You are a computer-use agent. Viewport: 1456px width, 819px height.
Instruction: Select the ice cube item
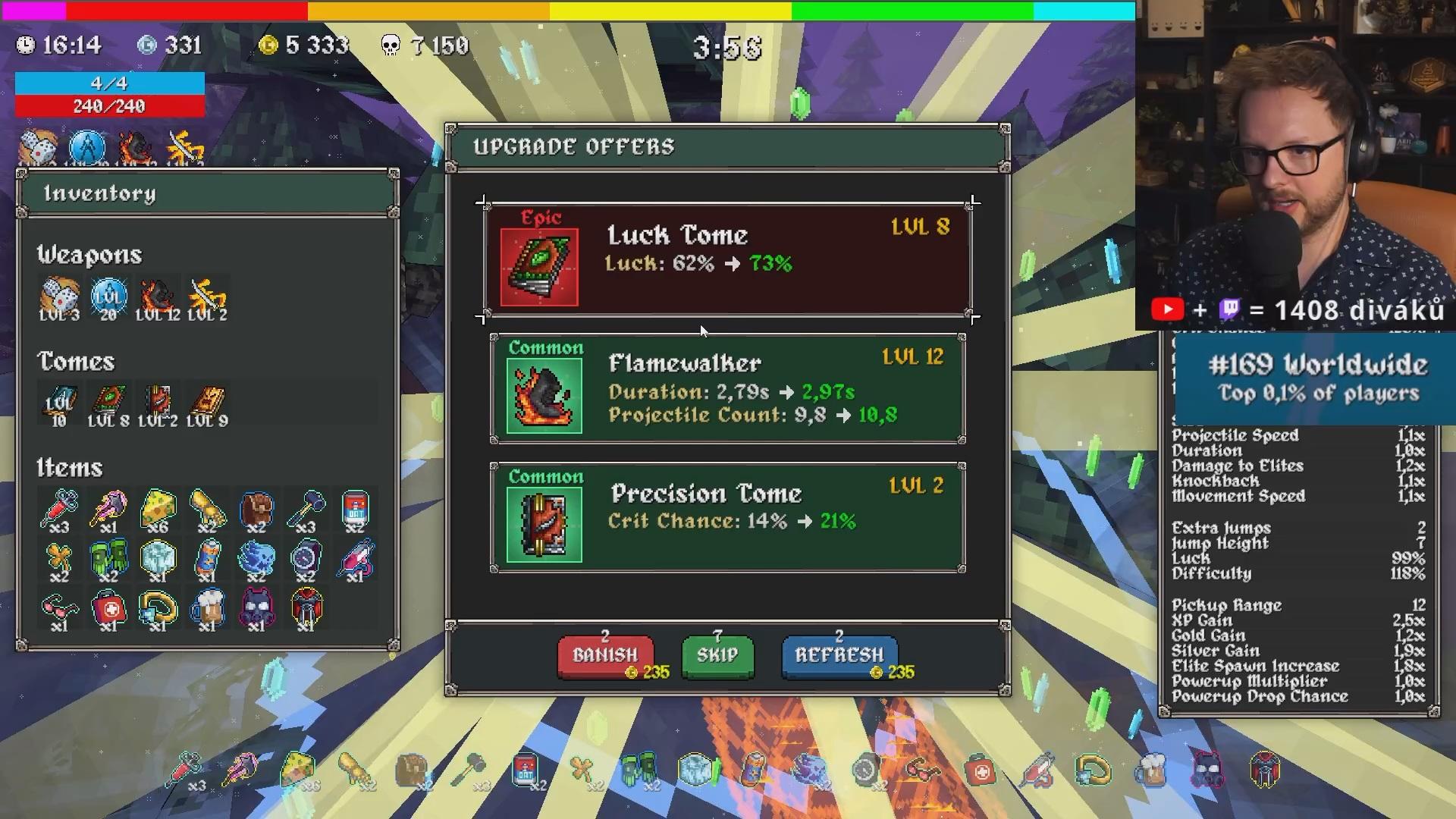click(158, 560)
